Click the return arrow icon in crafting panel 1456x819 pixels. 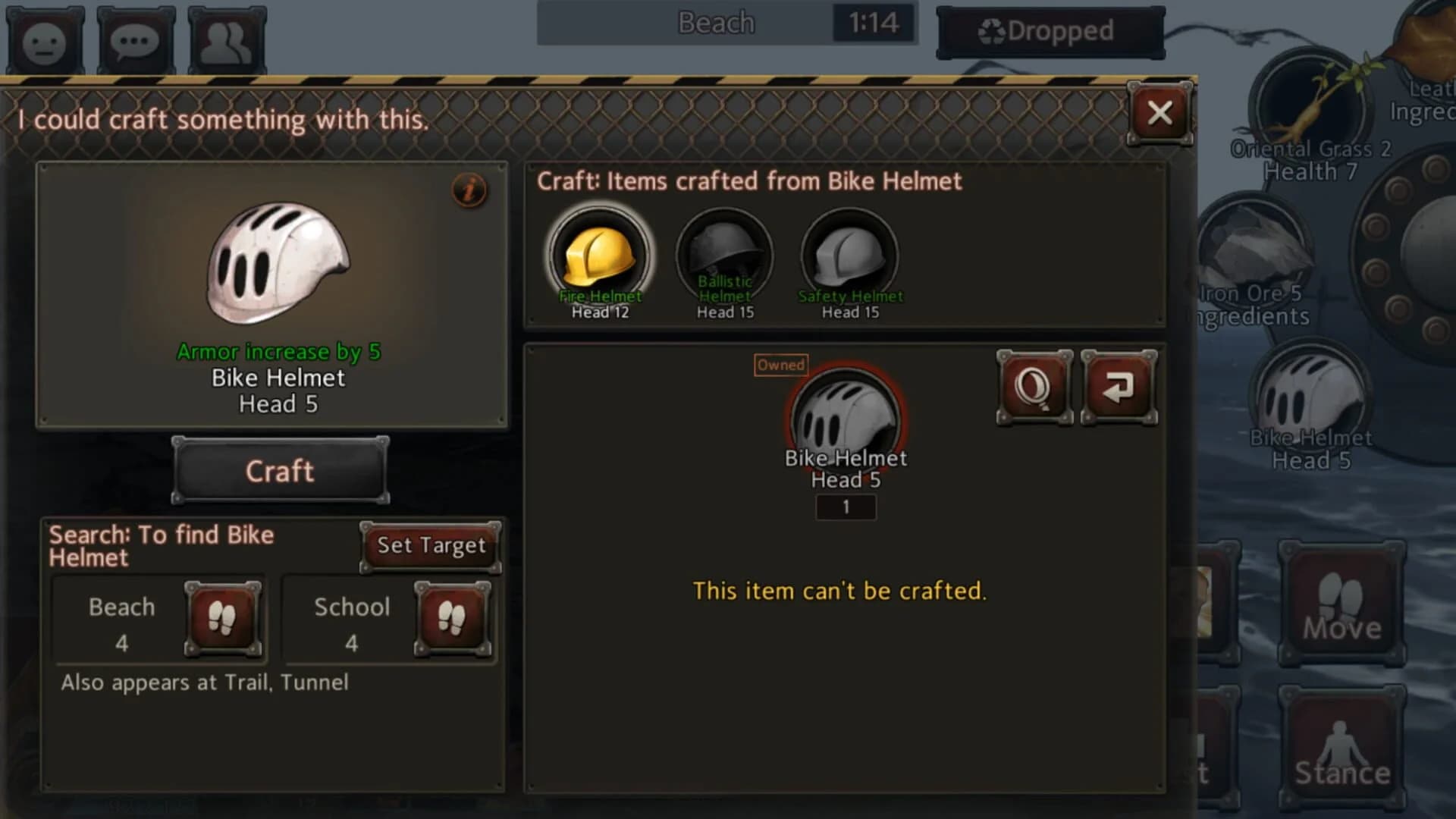[x=1119, y=387]
